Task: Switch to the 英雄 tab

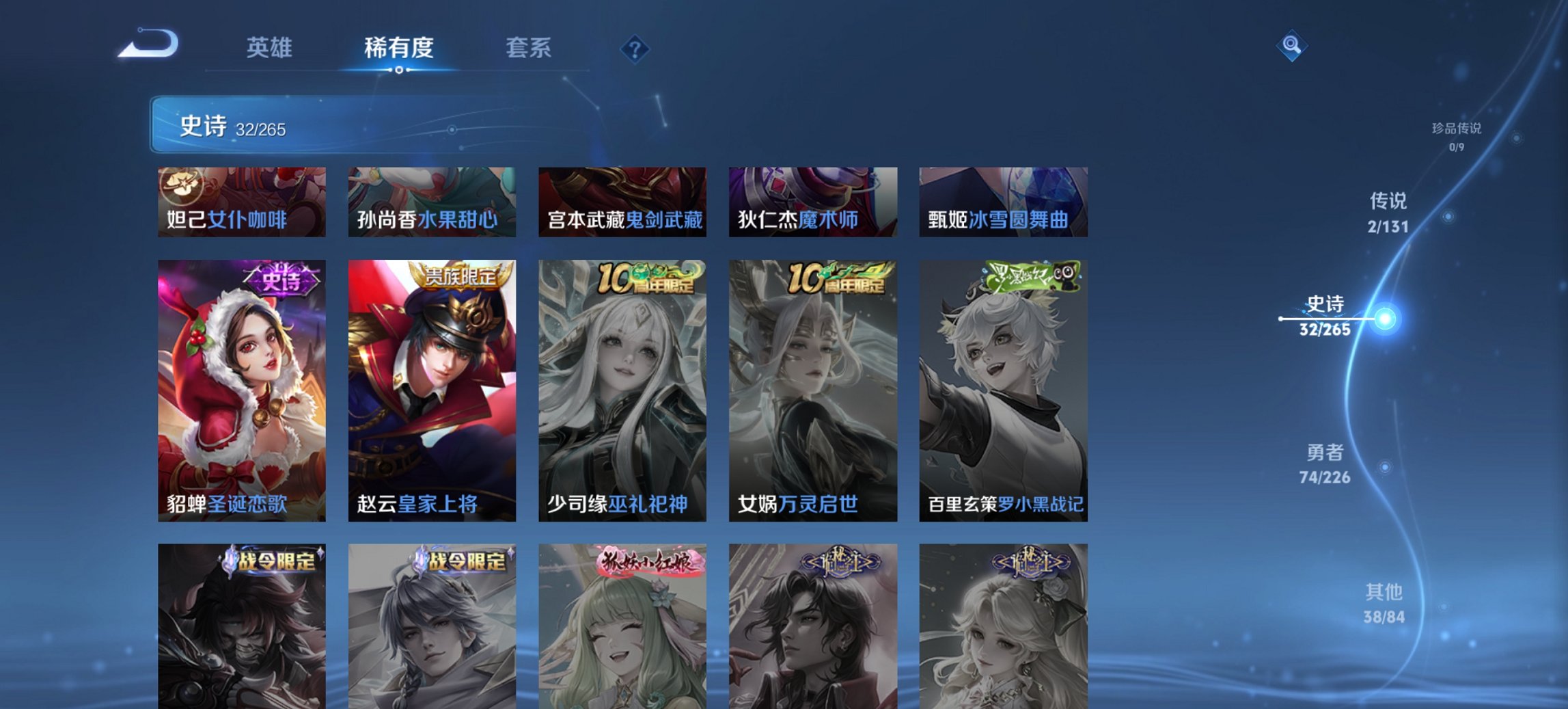Action: point(271,48)
